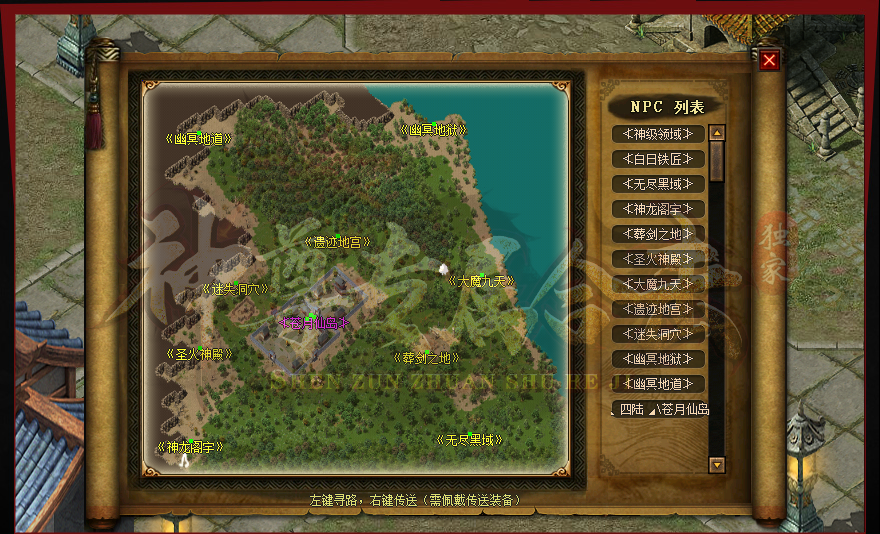Choose 葬剑之地 in the NPC list
Screen dimensions: 880x534
(x=658, y=234)
